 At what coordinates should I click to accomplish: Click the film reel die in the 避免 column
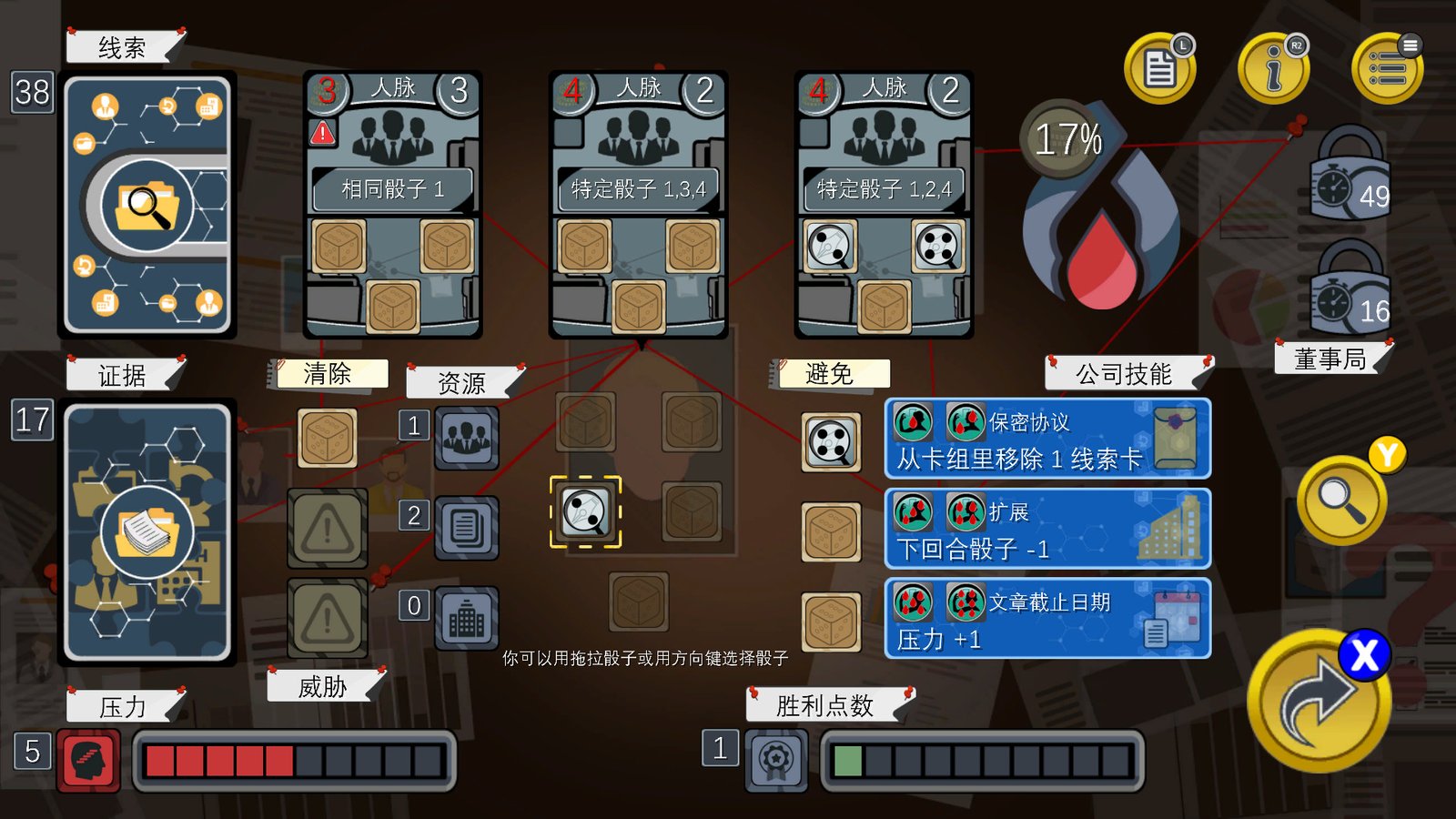tap(831, 441)
